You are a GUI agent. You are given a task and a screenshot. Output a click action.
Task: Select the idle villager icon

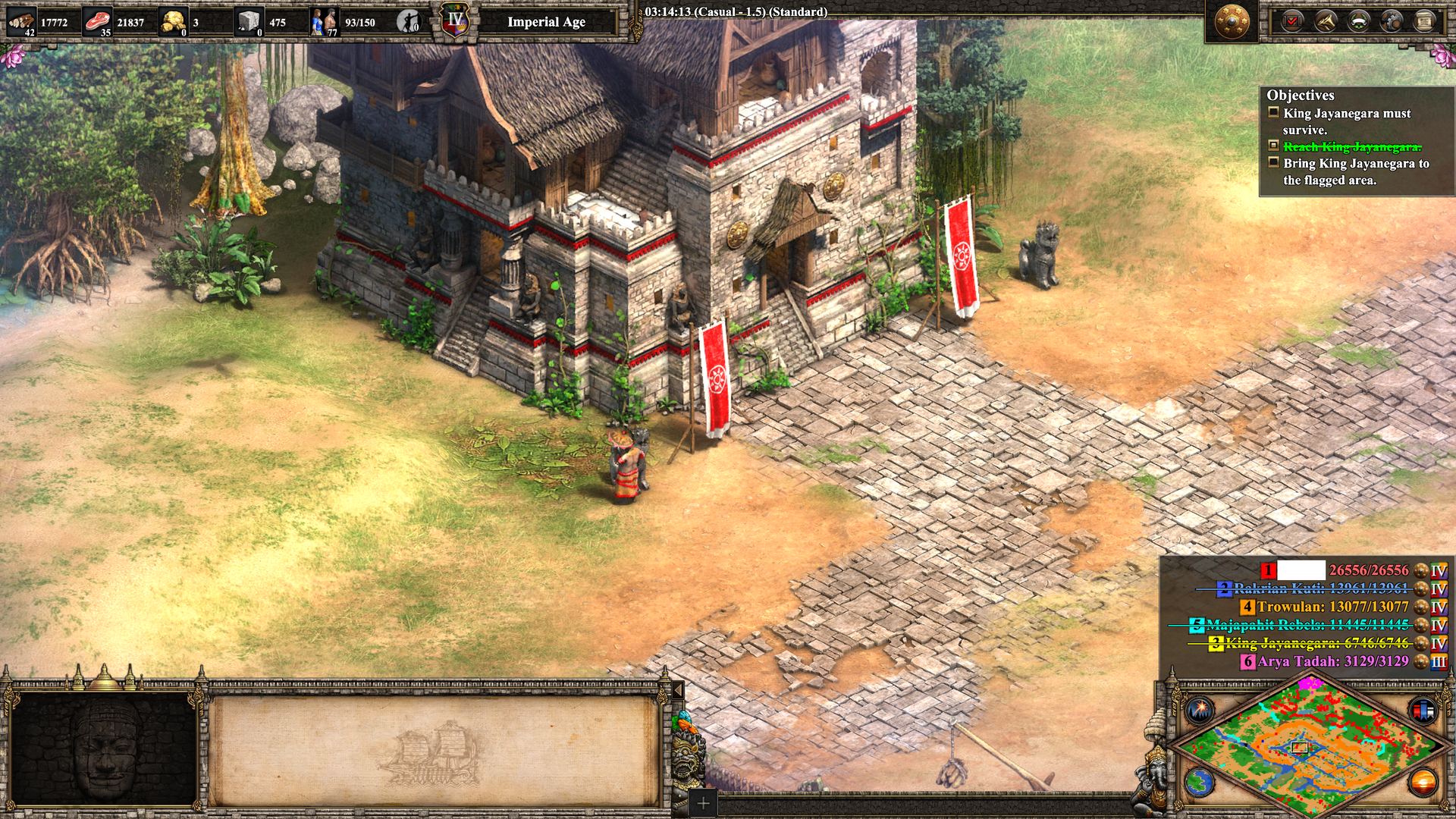click(409, 22)
